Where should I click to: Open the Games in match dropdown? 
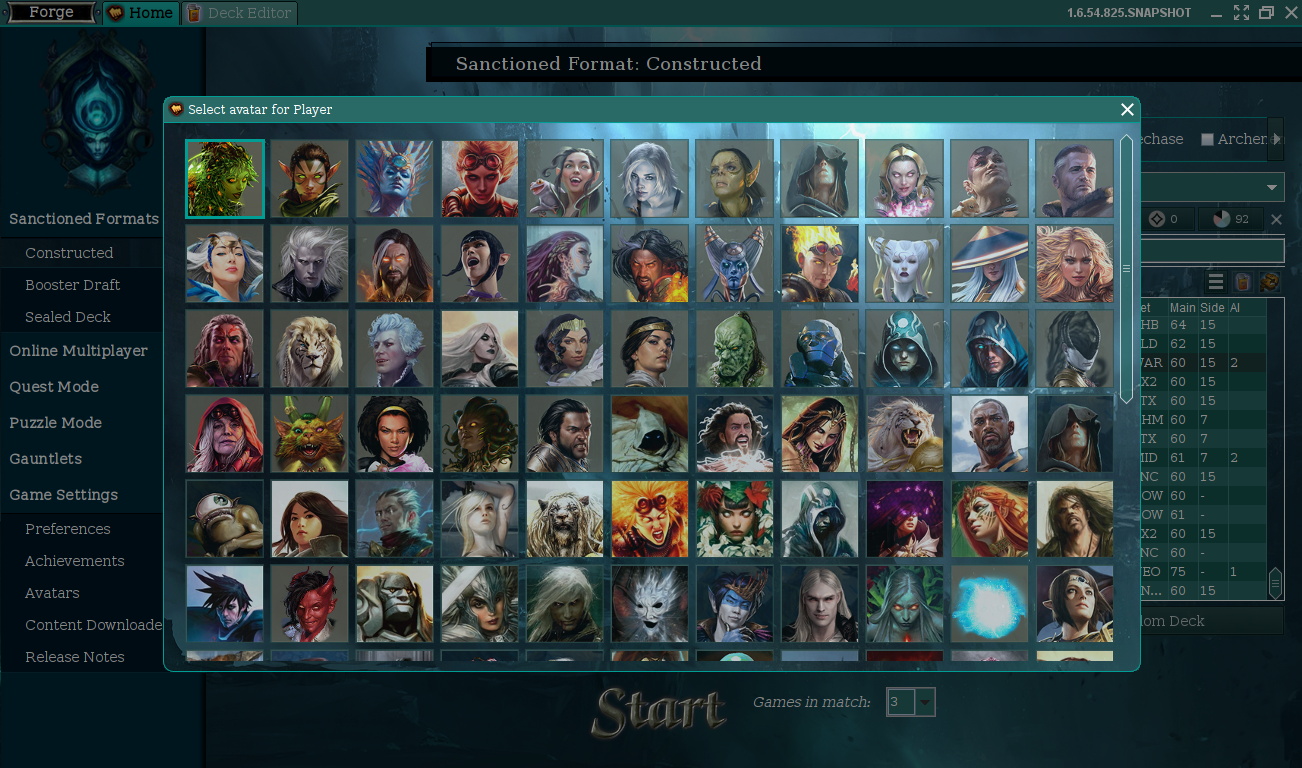click(925, 702)
